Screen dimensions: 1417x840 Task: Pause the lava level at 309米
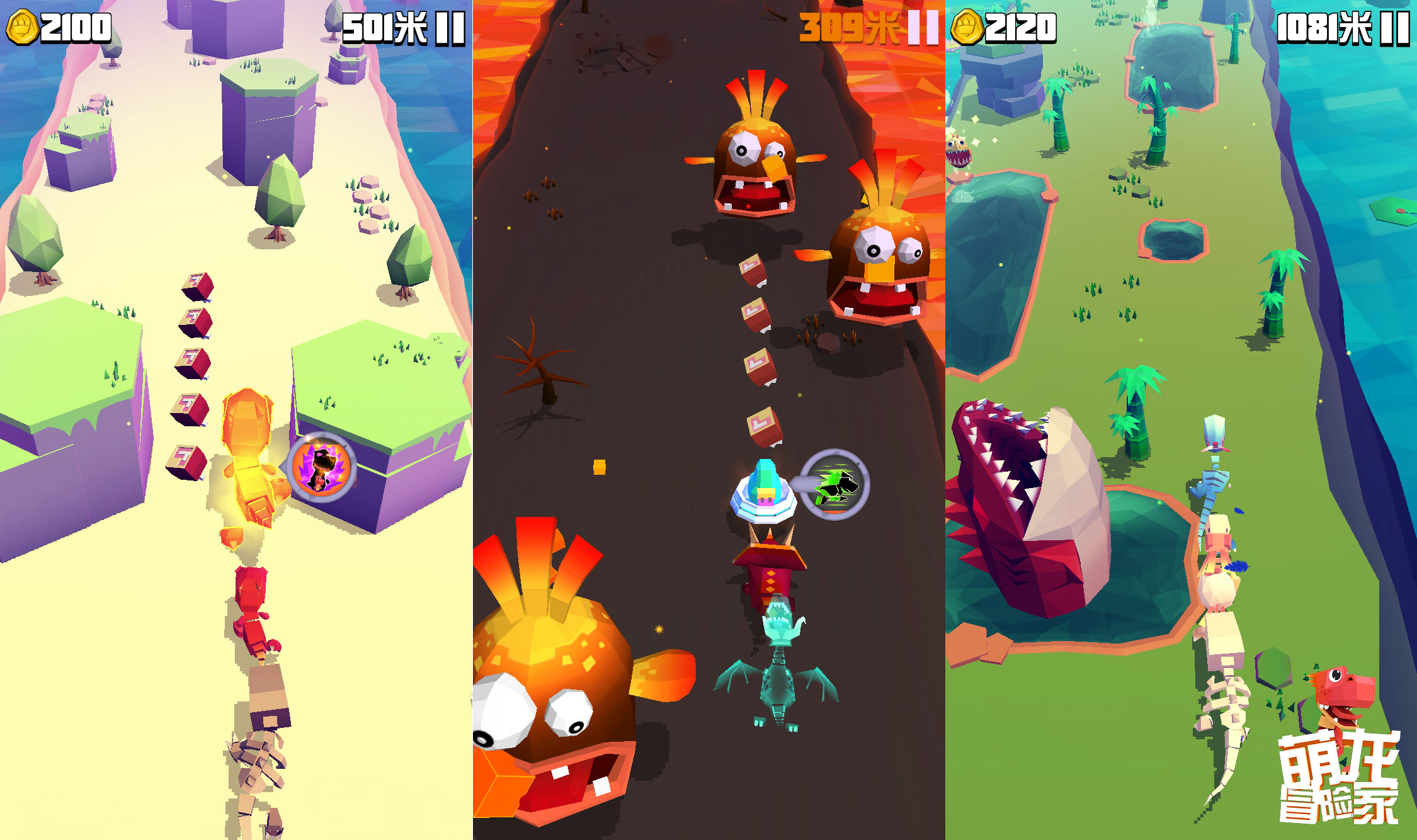coord(923,28)
